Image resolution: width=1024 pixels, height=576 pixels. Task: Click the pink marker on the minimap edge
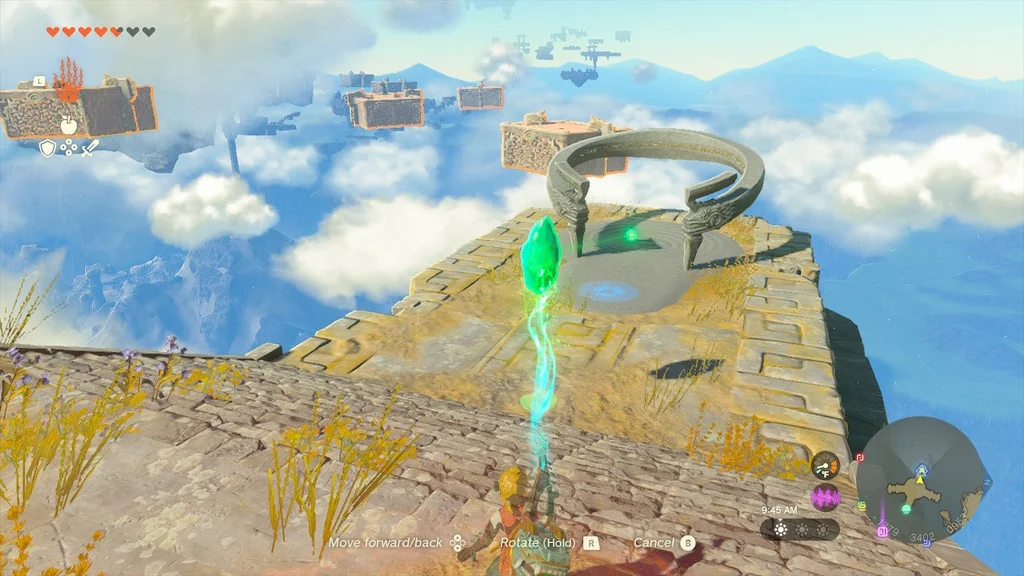click(882, 531)
